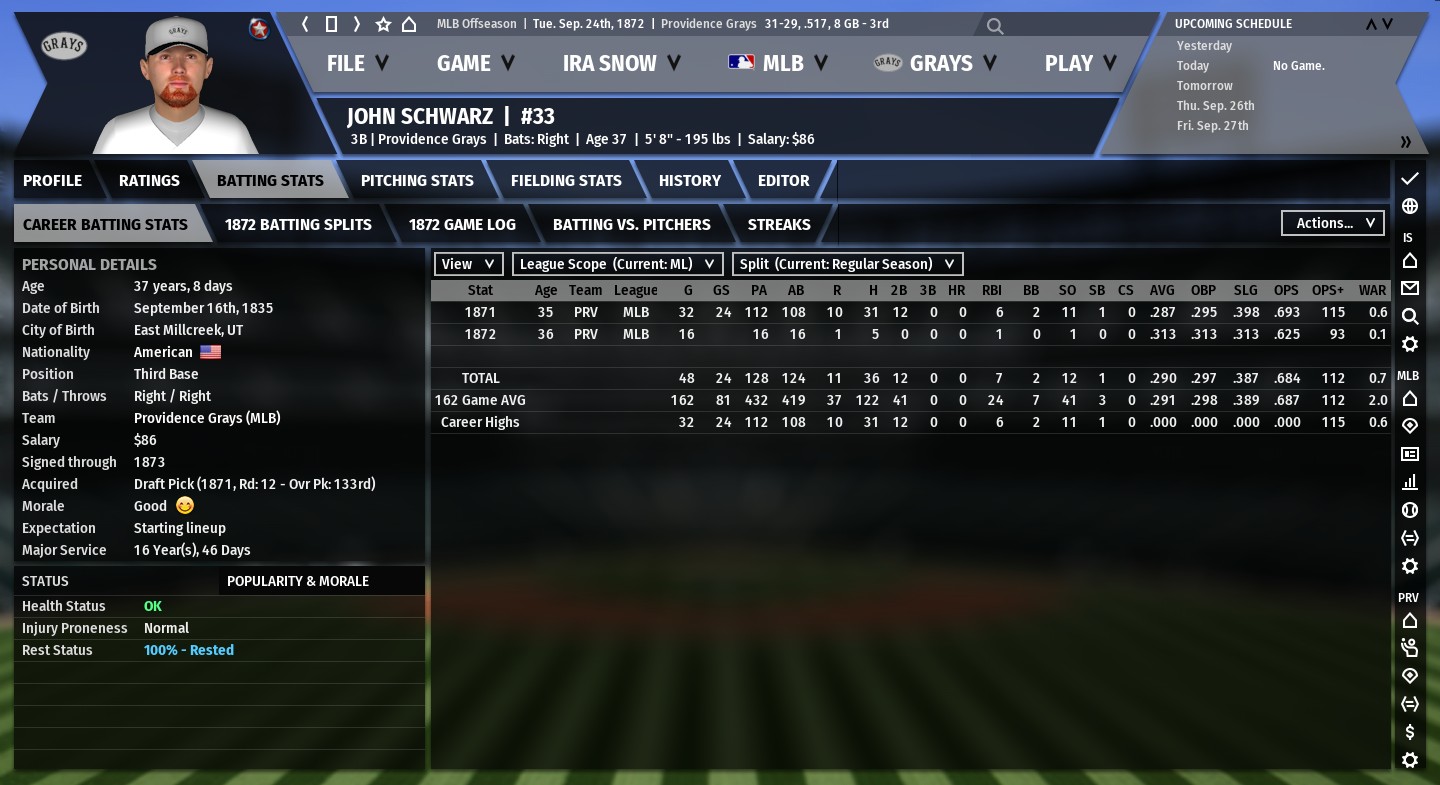Open the IRA SNOW manager menu
Viewport: 1440px width, 785px height.
tap(621, 63)
